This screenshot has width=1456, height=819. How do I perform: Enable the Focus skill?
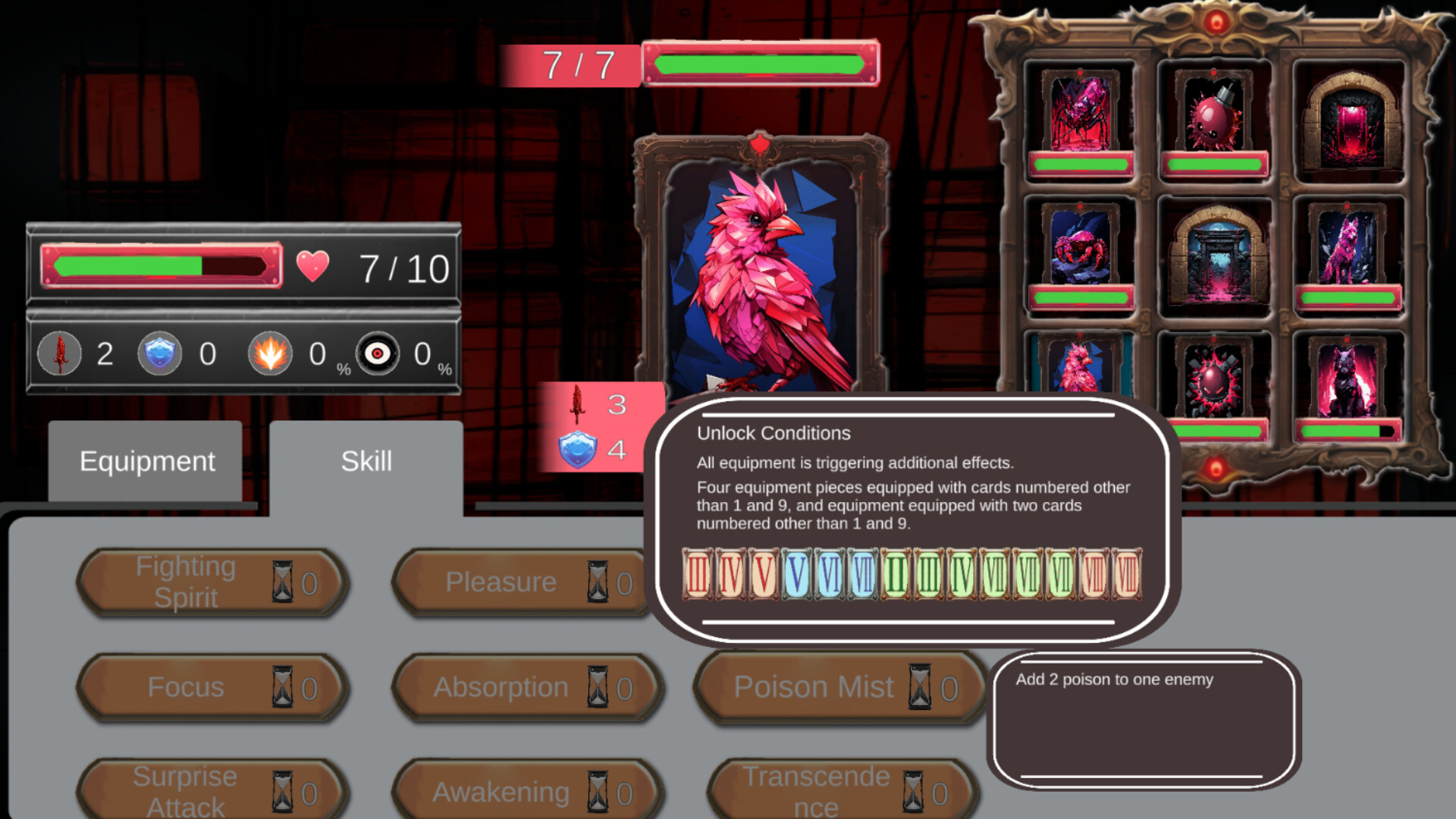212,687
